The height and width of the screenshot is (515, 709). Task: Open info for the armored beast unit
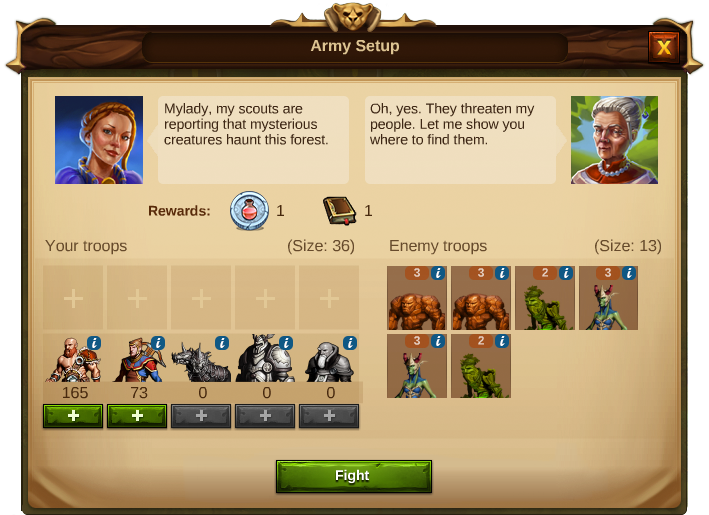point(222,342)
